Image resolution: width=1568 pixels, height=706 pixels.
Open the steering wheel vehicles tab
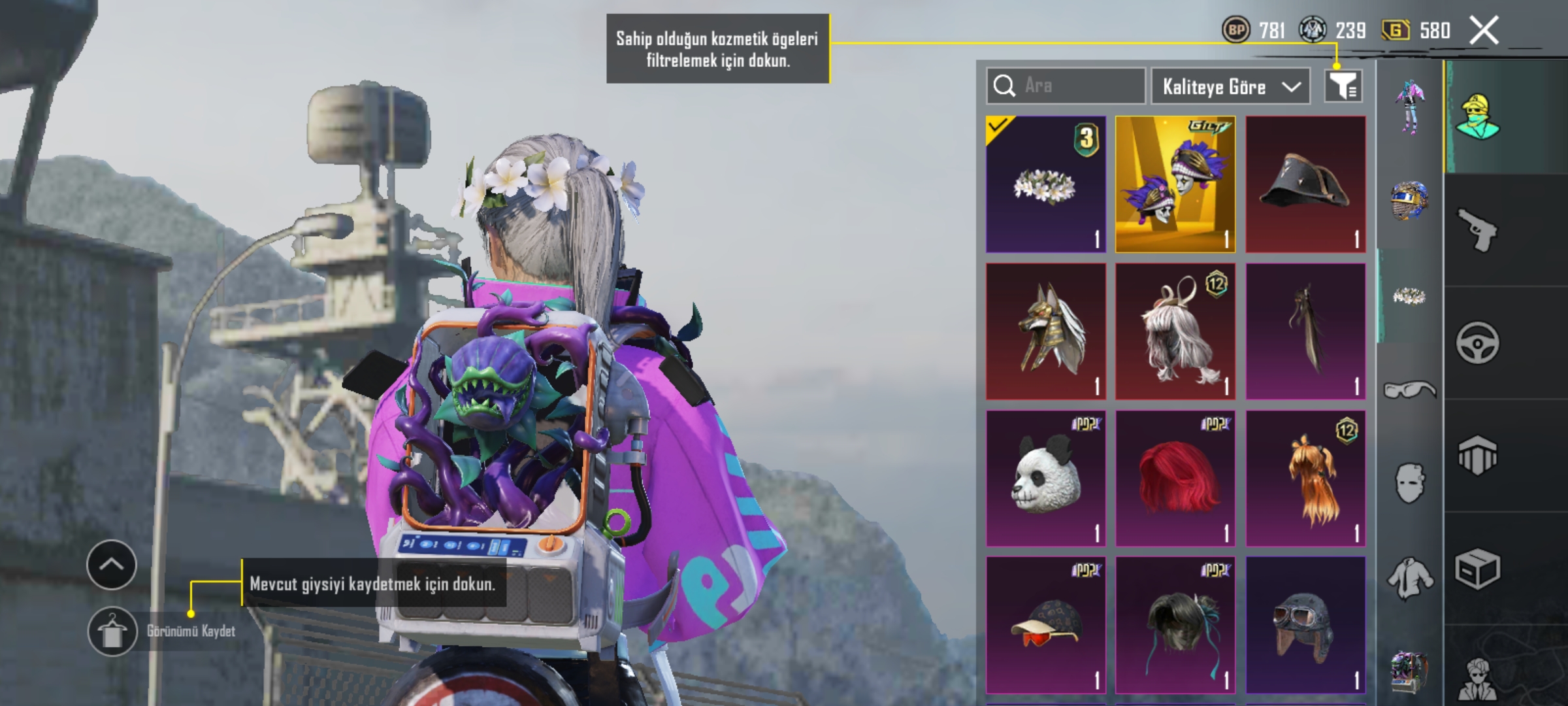(1477, 343)
